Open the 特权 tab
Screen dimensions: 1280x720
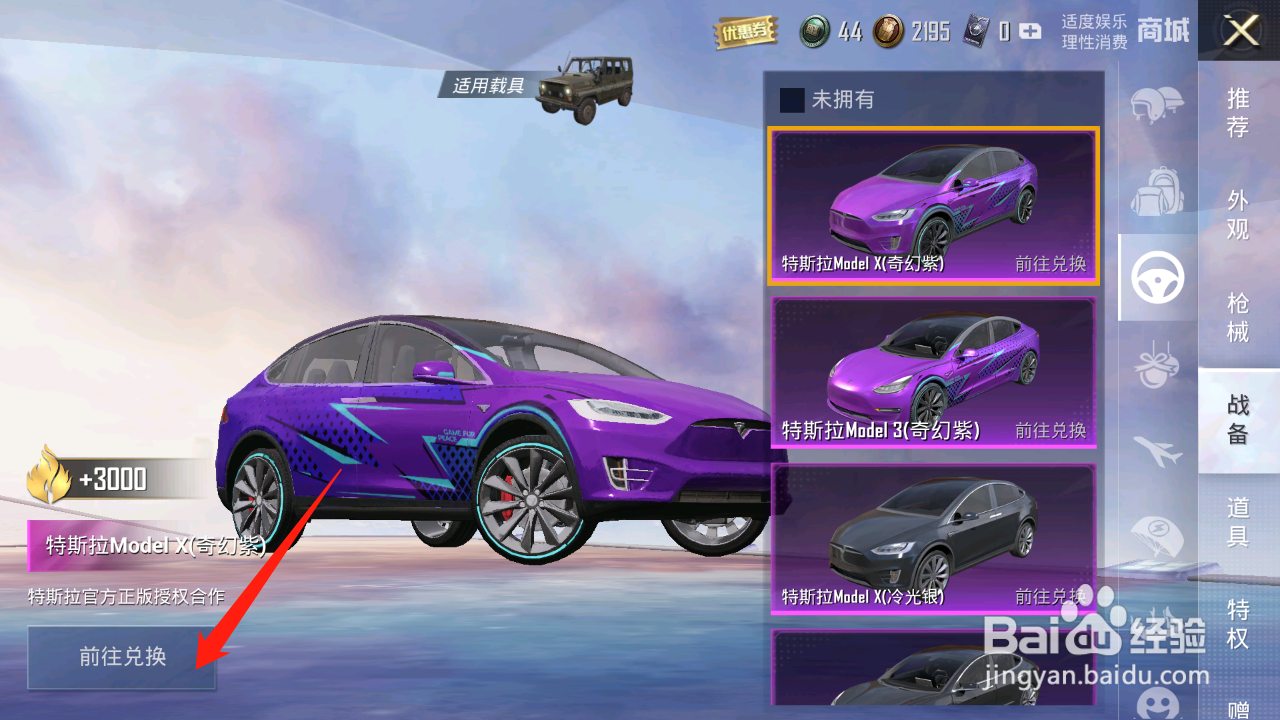[1238, 623]
